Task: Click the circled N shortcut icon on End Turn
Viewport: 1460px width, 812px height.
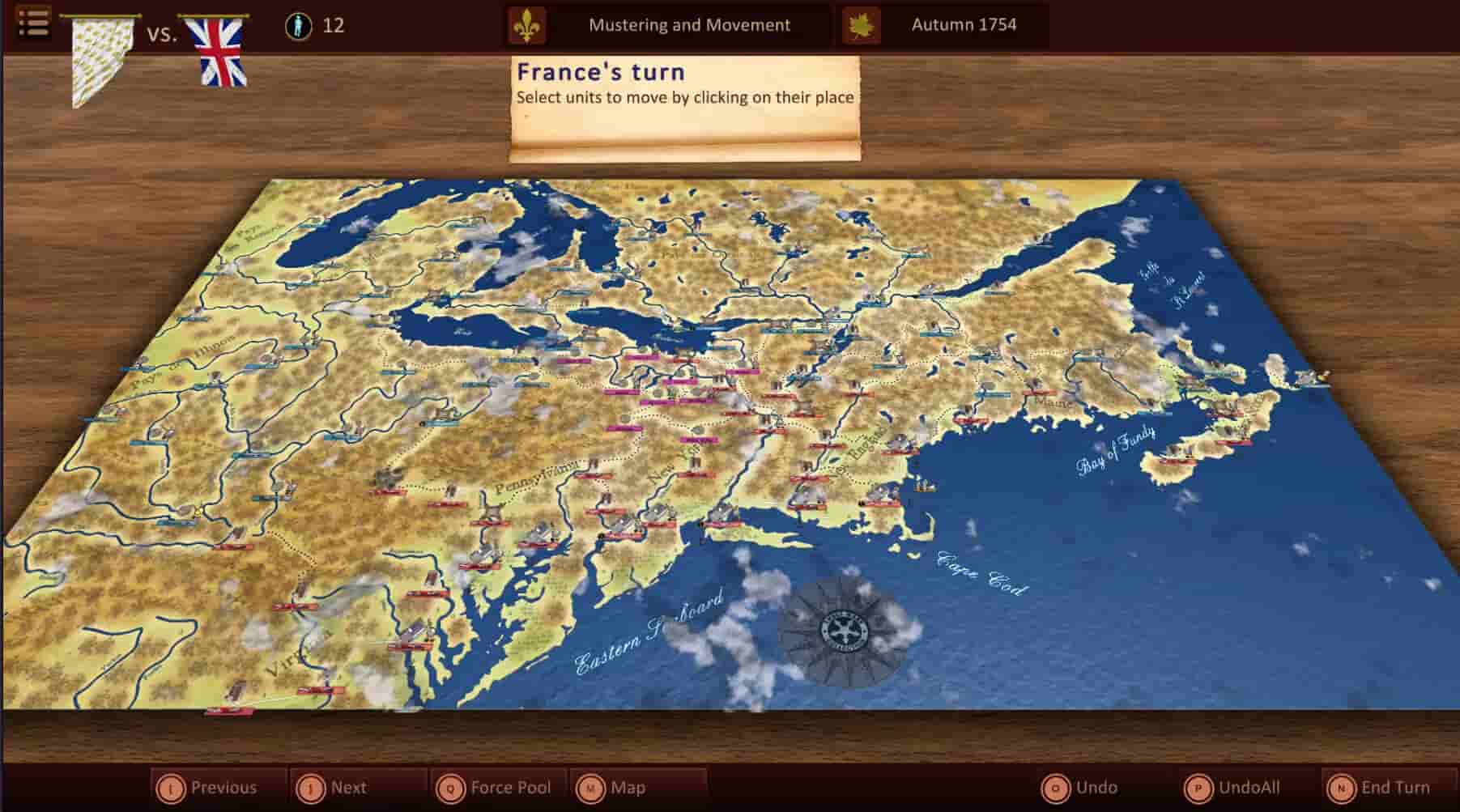Action: (x=1343, y=786)
